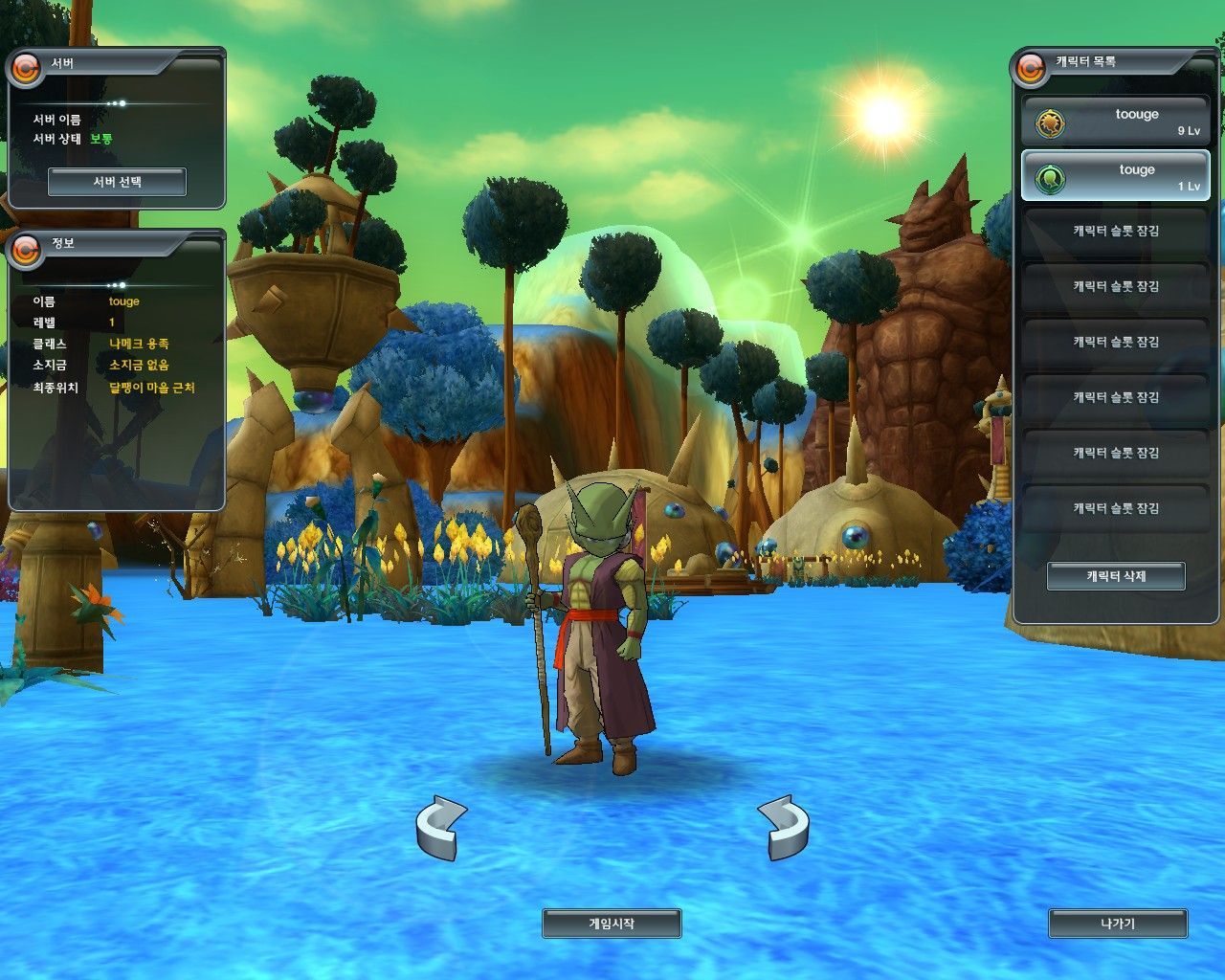Screen dimensions: 1225x980
Task: Click the 서버 선택 server select button
Action: click(x=117, y=182)
